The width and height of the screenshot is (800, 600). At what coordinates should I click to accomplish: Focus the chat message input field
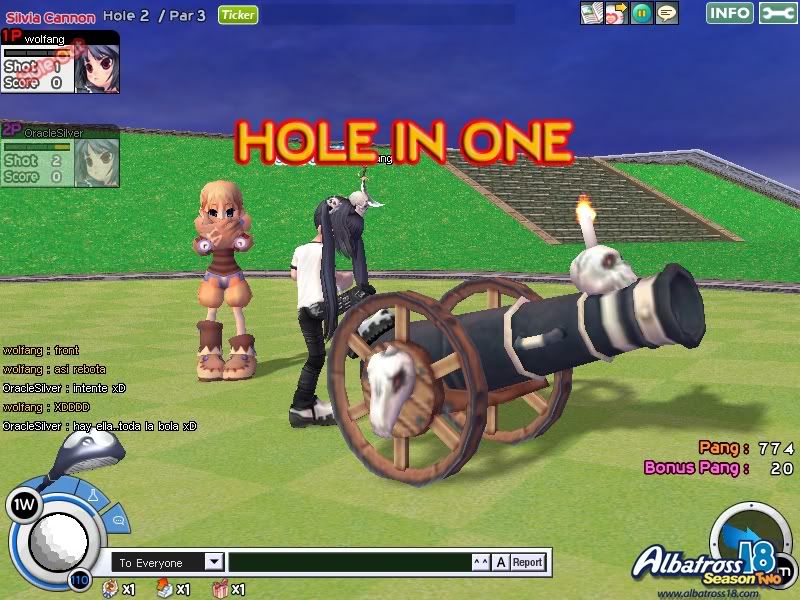coord(349,562)
